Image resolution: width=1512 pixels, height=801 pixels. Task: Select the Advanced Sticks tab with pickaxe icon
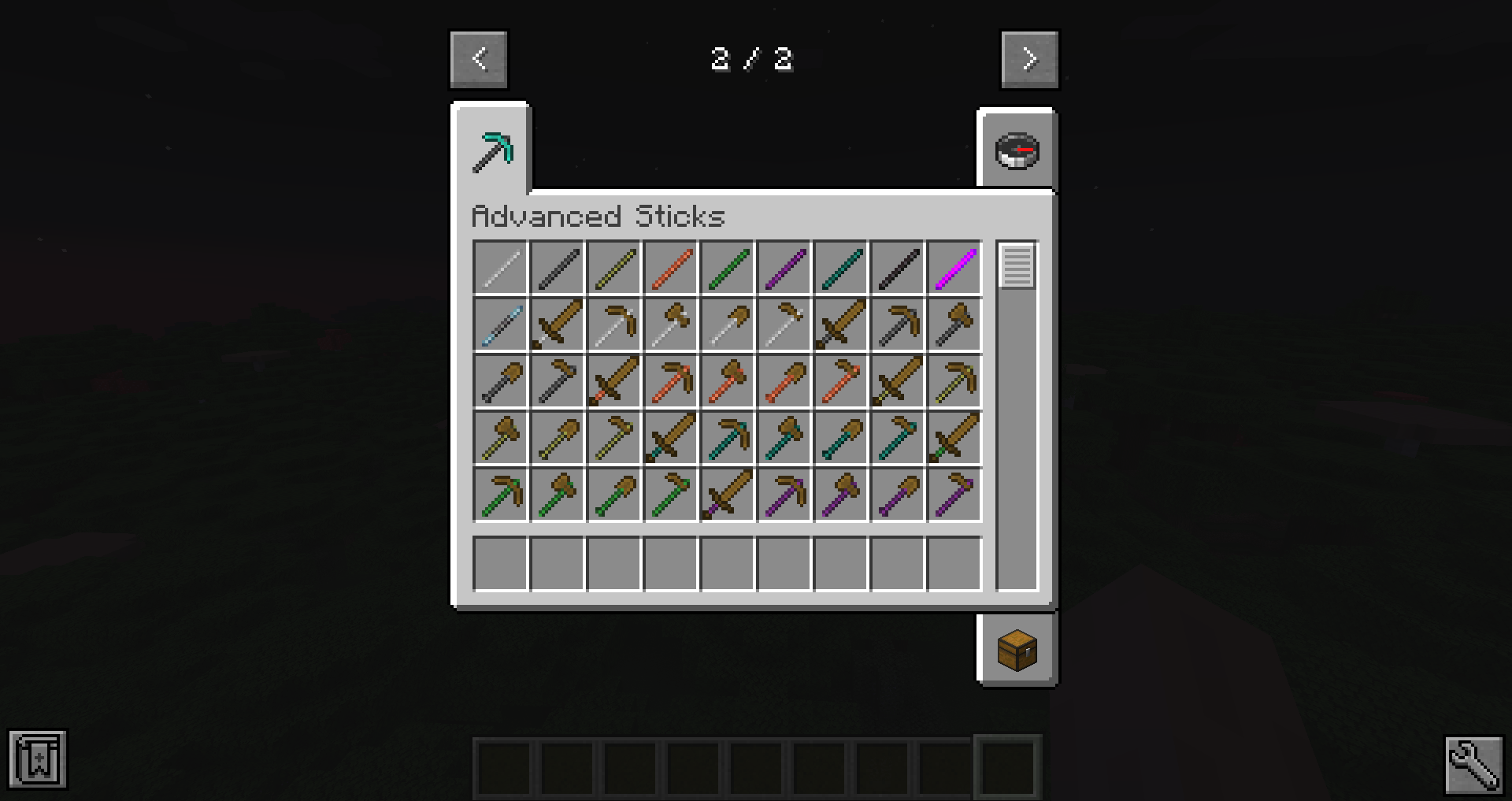[x=491, y=151]
